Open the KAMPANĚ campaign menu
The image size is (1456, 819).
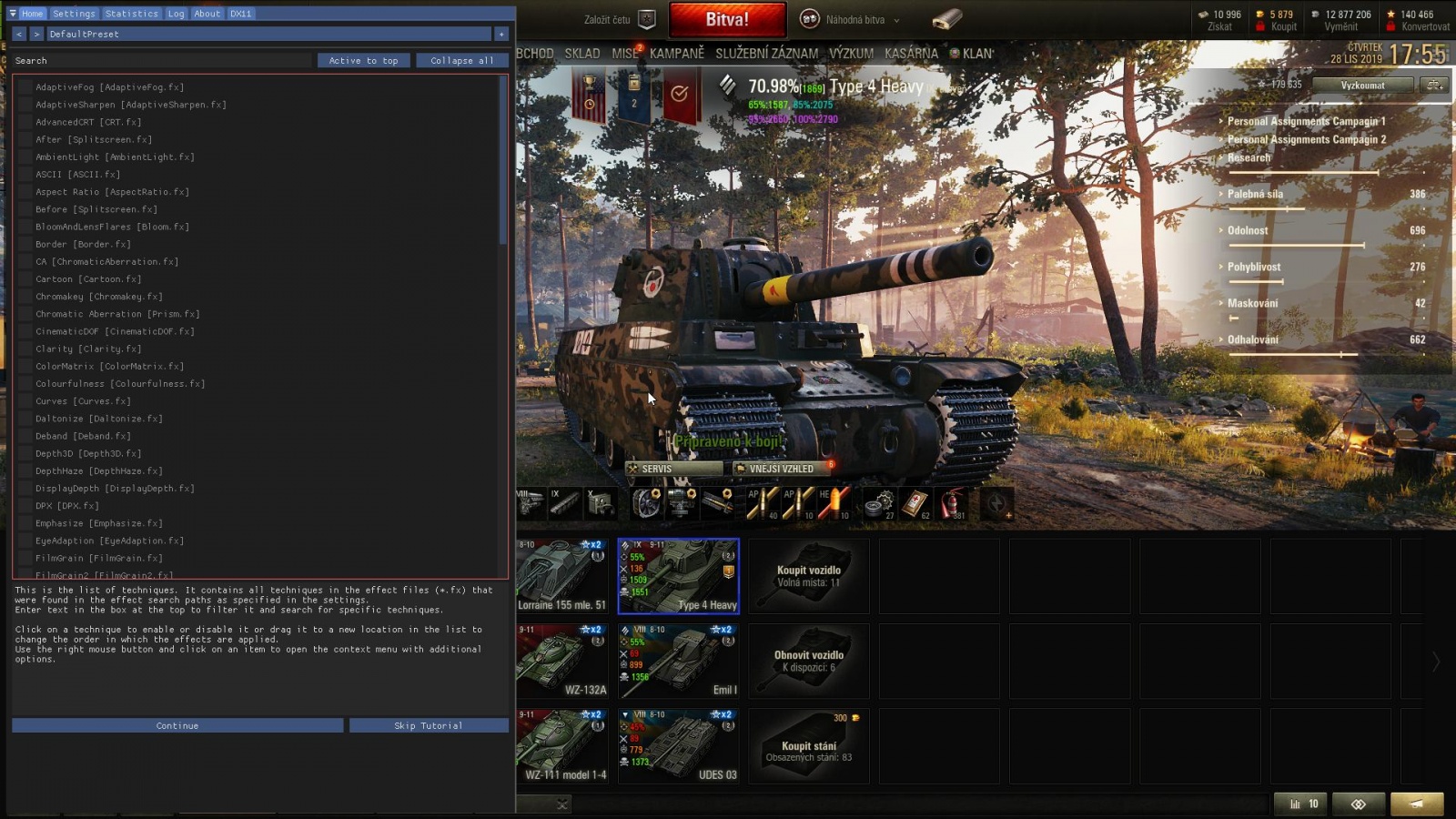pos(676,54)
